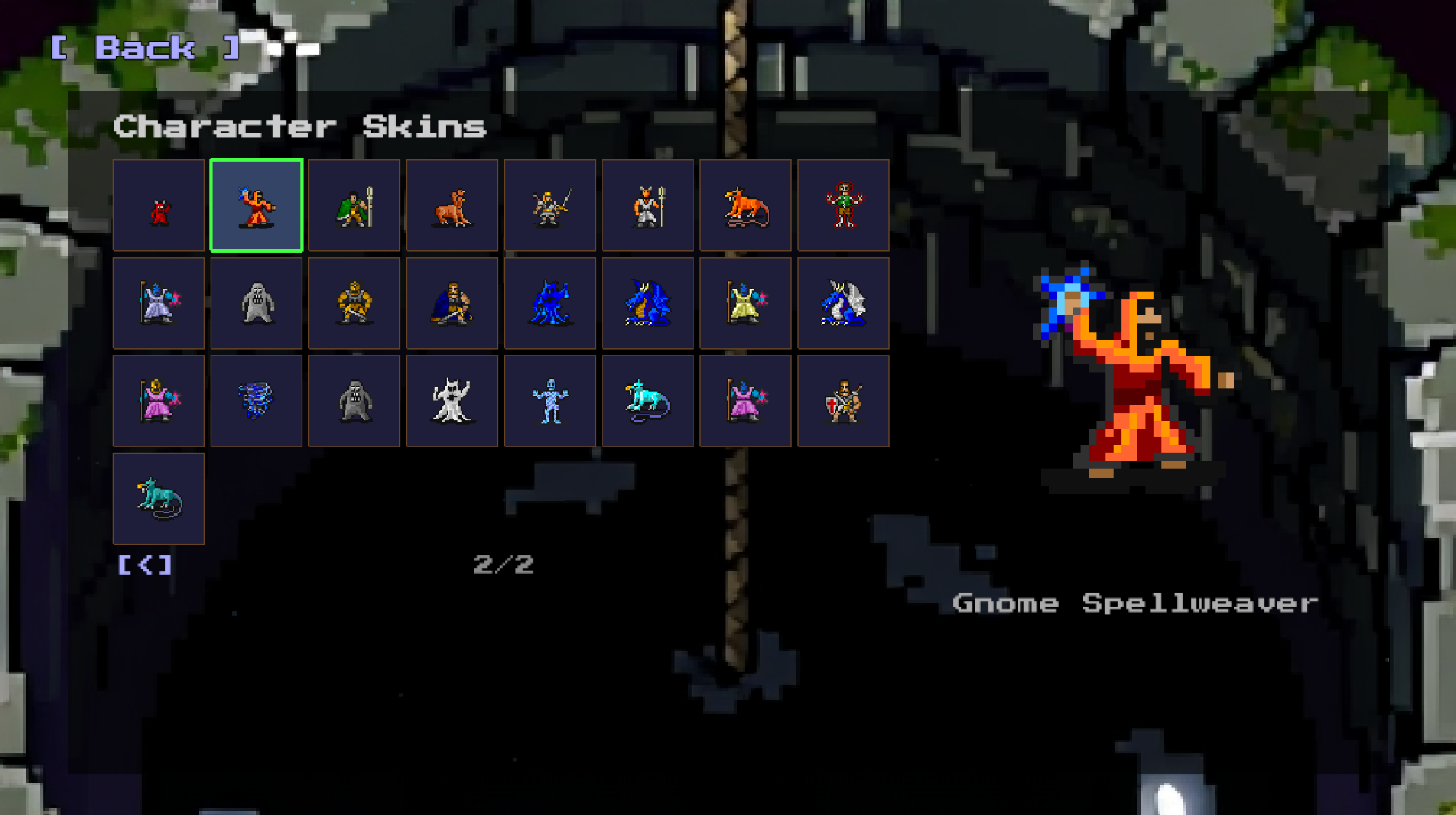
Task: Select the white horned specter skin
Action: (452, 401)
